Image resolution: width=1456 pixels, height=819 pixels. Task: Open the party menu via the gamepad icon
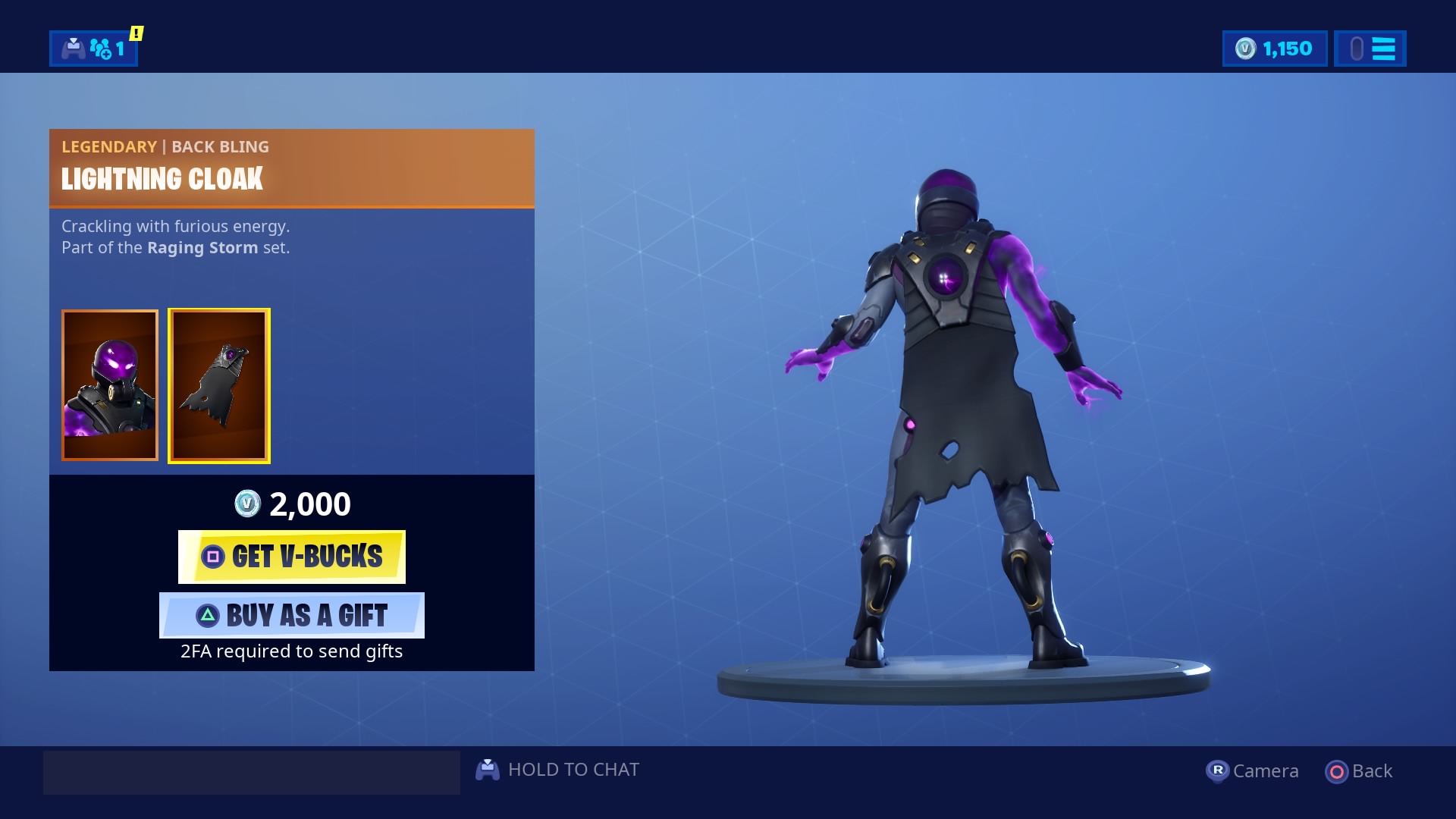point(73,49)
